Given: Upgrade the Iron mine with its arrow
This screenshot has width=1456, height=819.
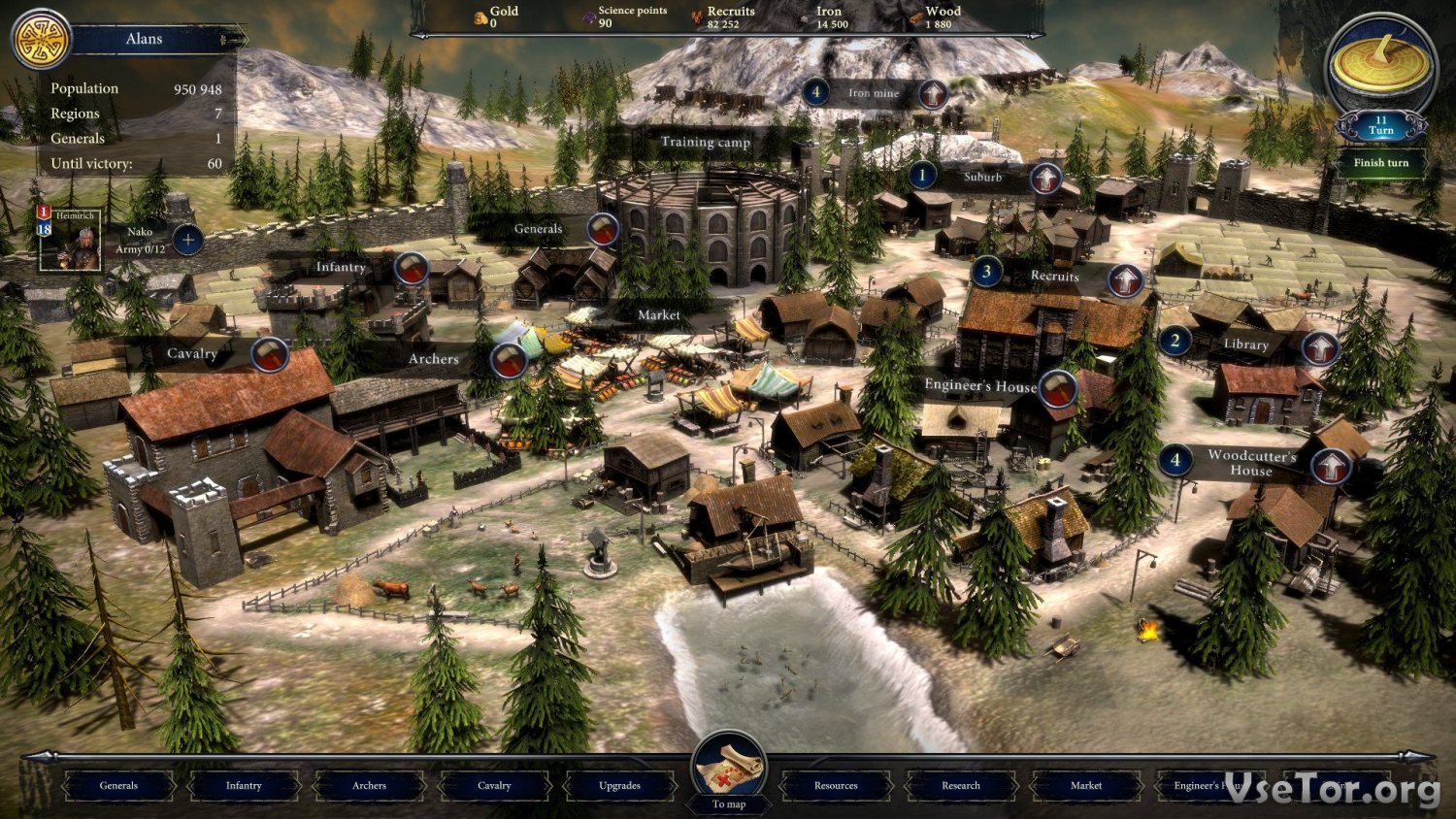Looking at the screenshot, I should [x=933, y=94].
